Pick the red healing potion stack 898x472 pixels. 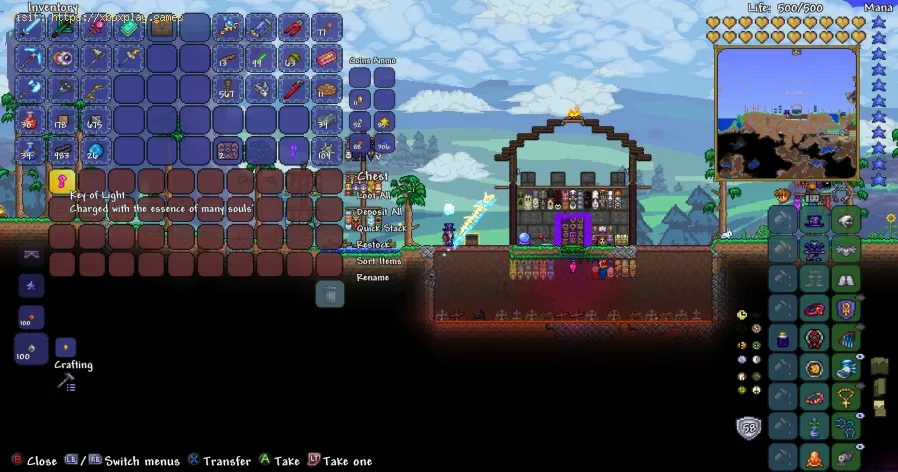point(28,120)
